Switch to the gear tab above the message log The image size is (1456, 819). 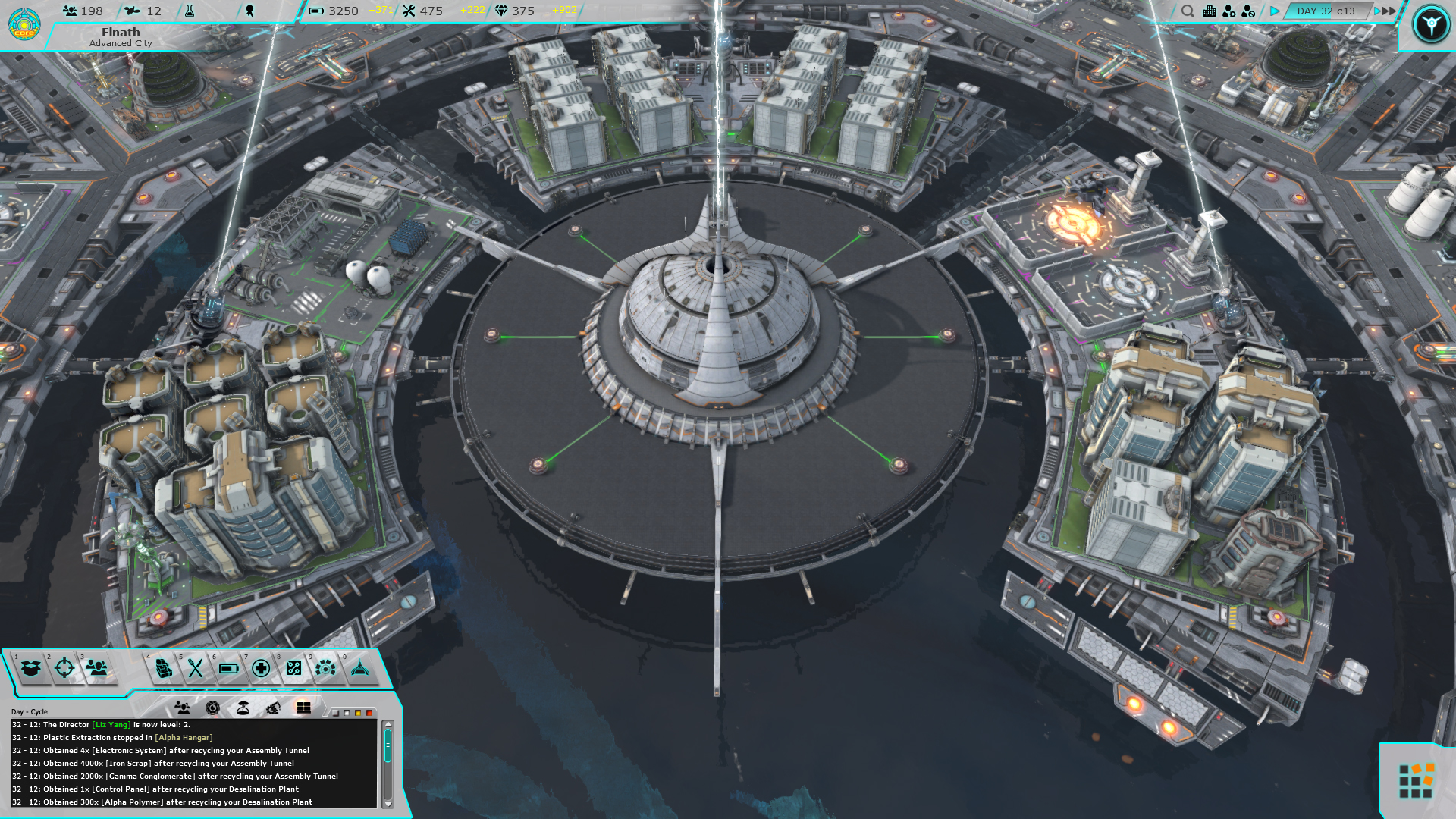(214, 707)
